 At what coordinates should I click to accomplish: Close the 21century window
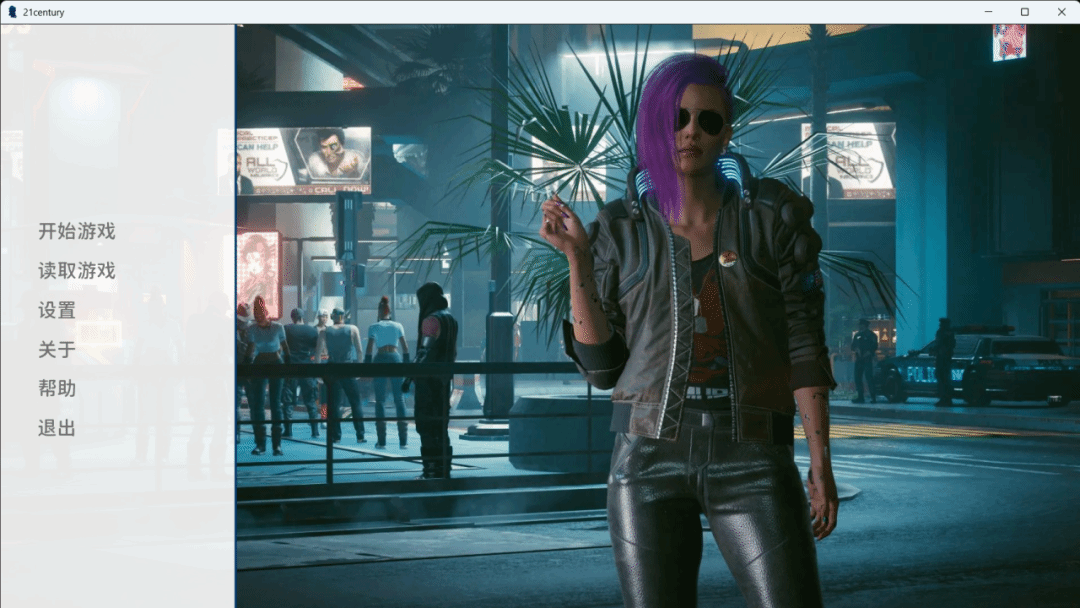[1061, 12]
